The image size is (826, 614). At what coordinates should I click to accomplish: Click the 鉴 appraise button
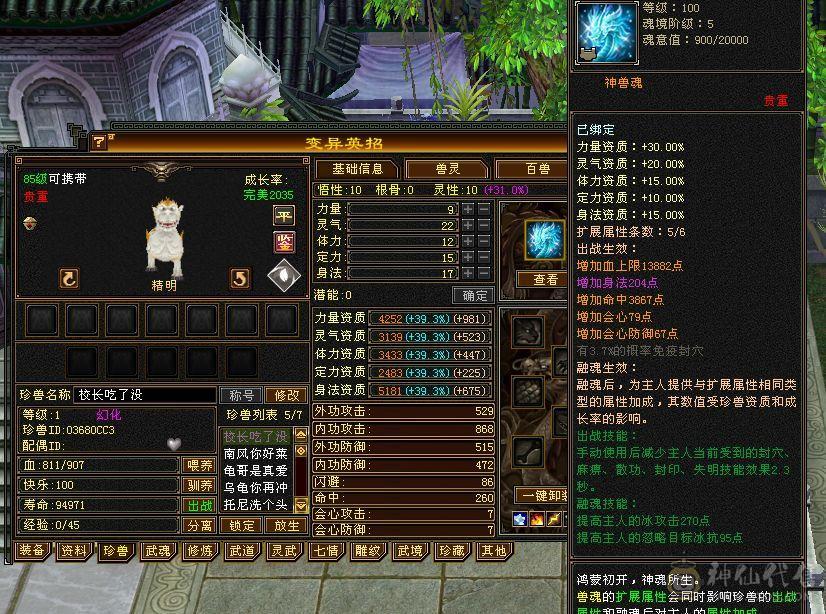coord(284,242)
